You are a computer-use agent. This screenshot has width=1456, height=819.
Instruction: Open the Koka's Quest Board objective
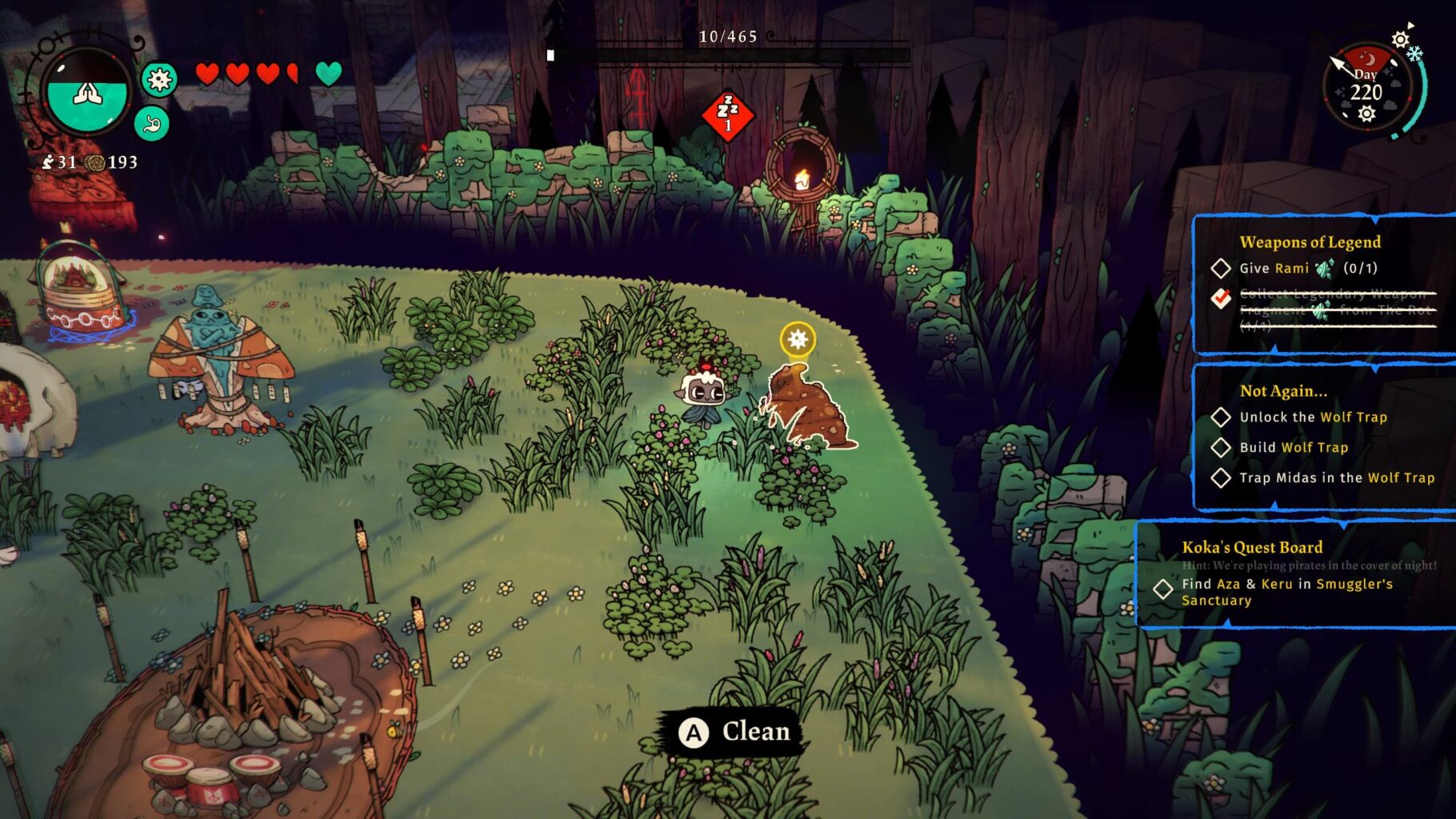click(x=1252, y=548)
